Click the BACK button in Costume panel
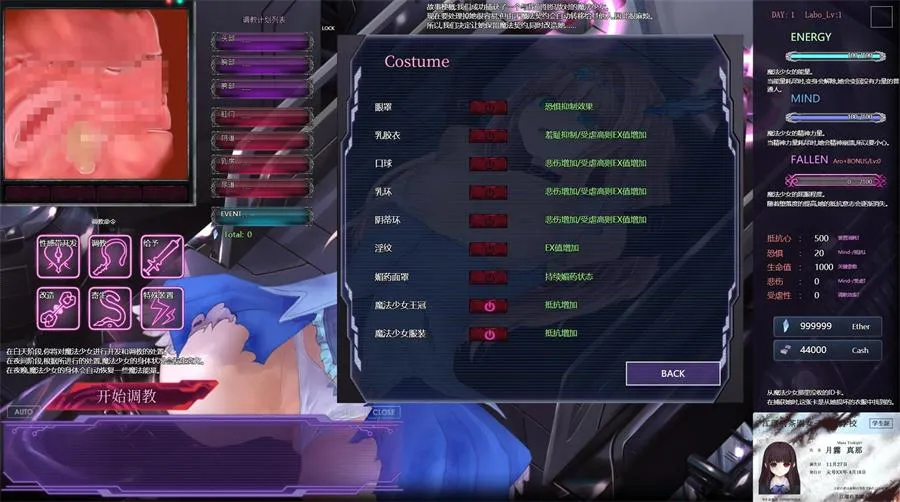Screen dimensions: 900x502 pos(673,373)
